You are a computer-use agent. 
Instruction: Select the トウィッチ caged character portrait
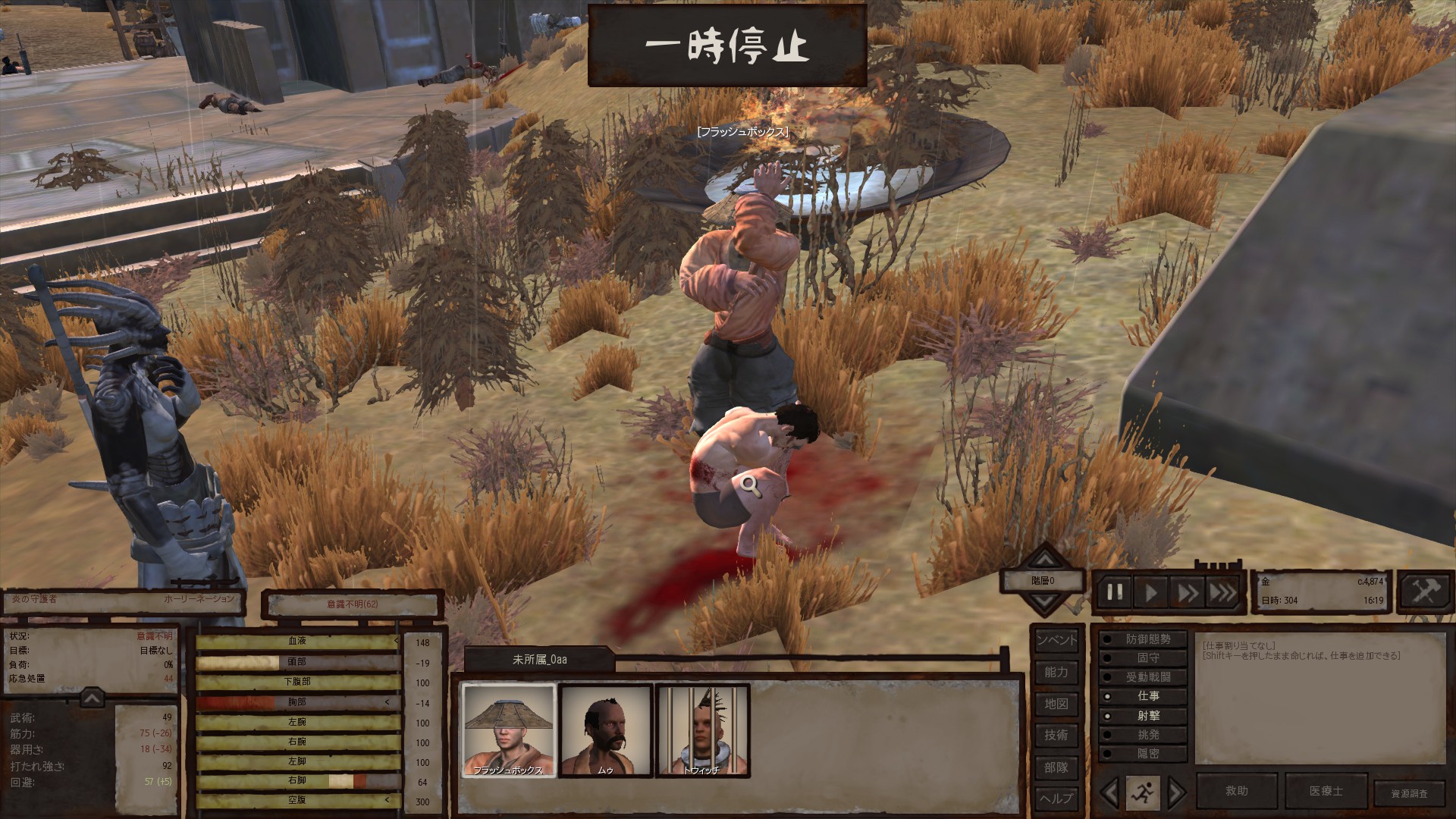[x=702, y=730]
